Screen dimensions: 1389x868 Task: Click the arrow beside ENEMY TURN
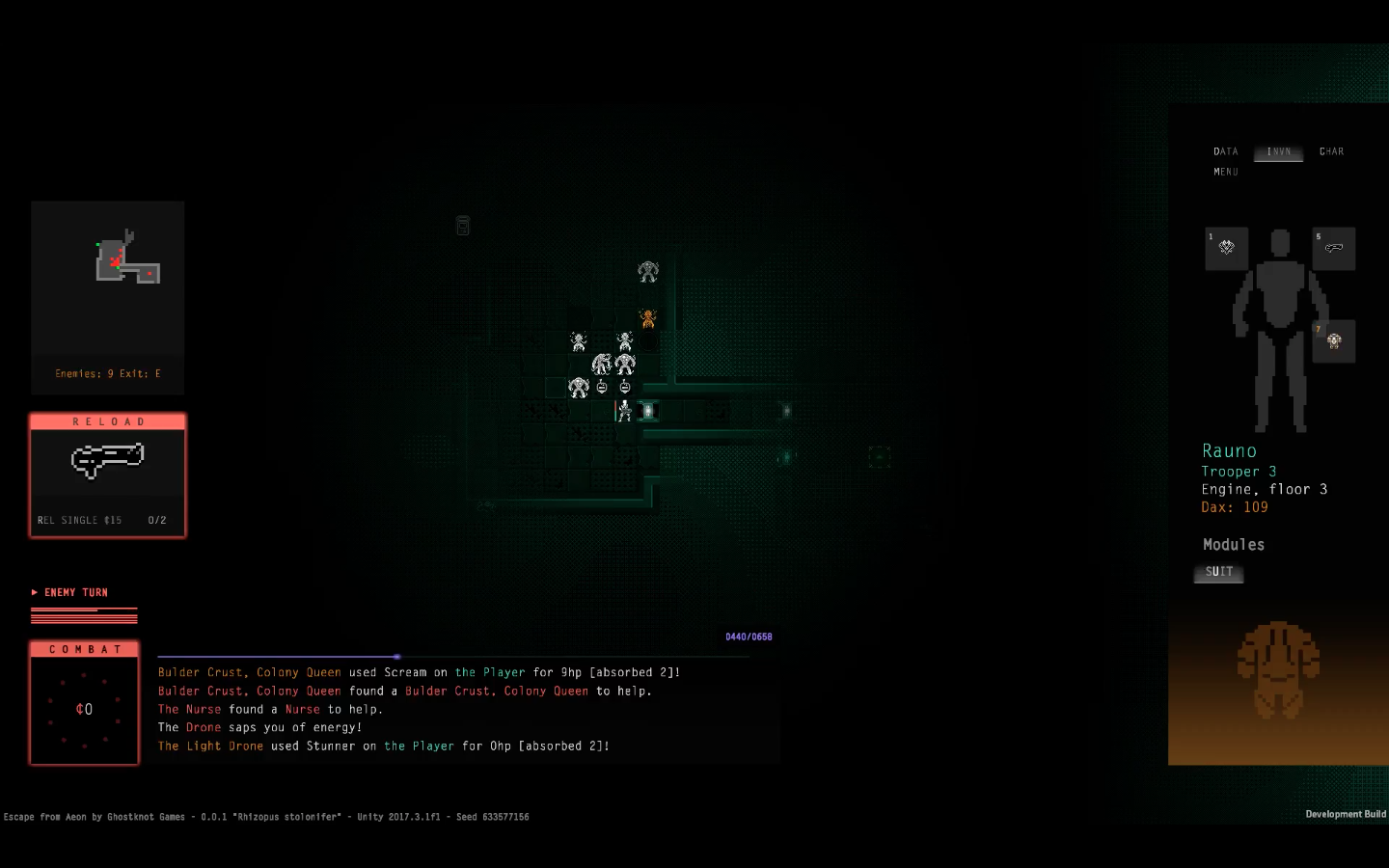33,592
